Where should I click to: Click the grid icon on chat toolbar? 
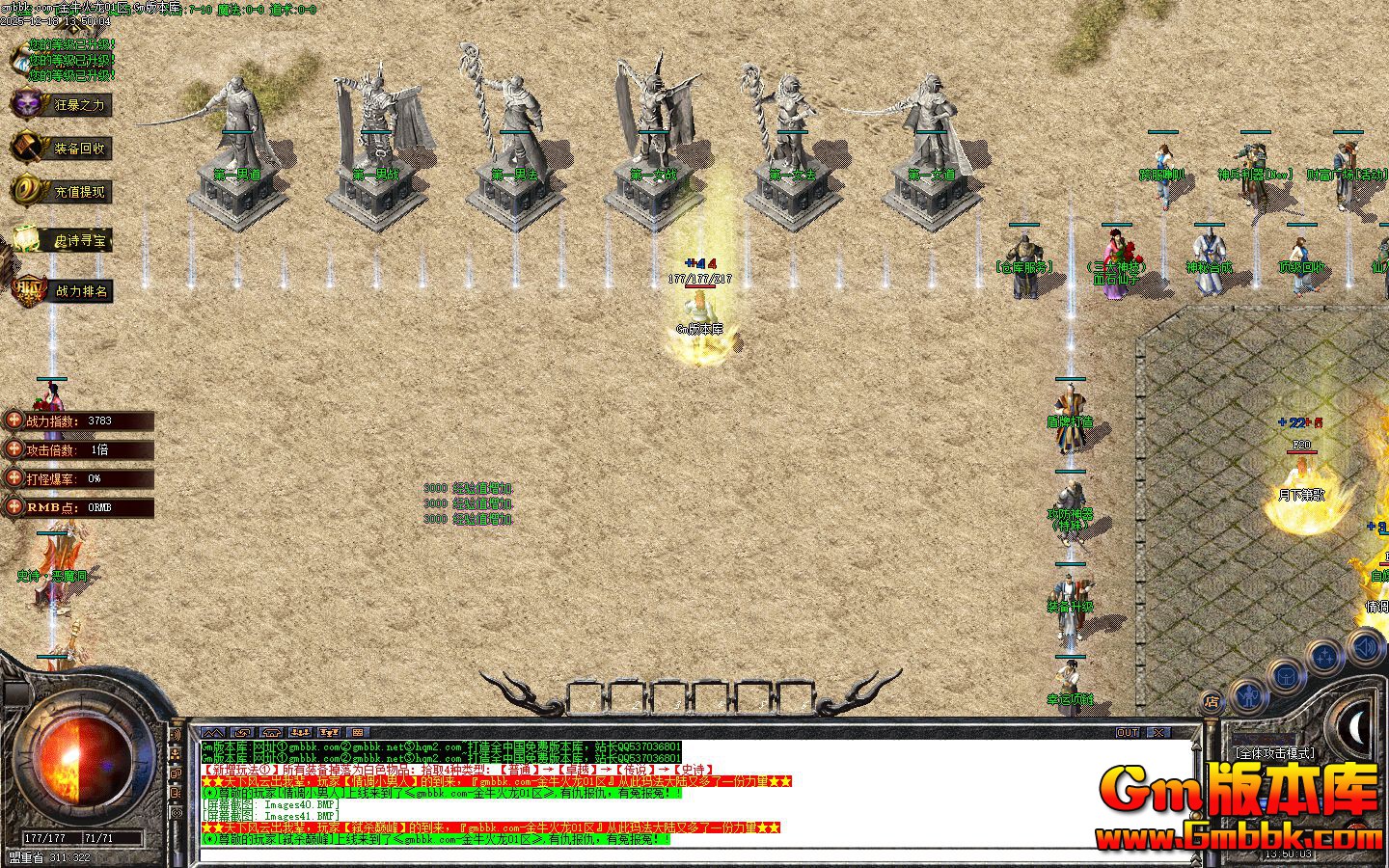click(x=357, y=733)
